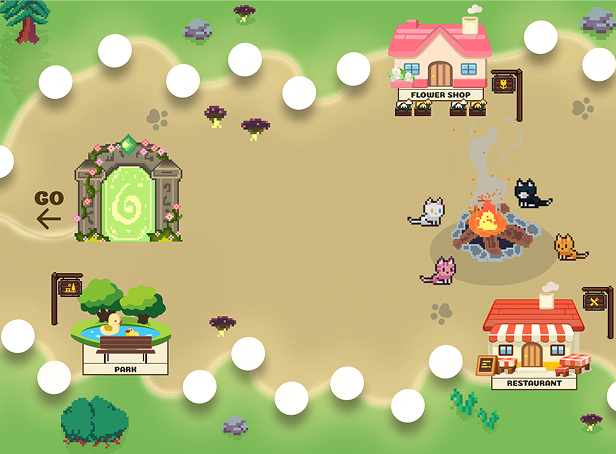Viewport: 616px width, 454px height.
Task: Click the GO arrow marker
Action: [49, 209]
